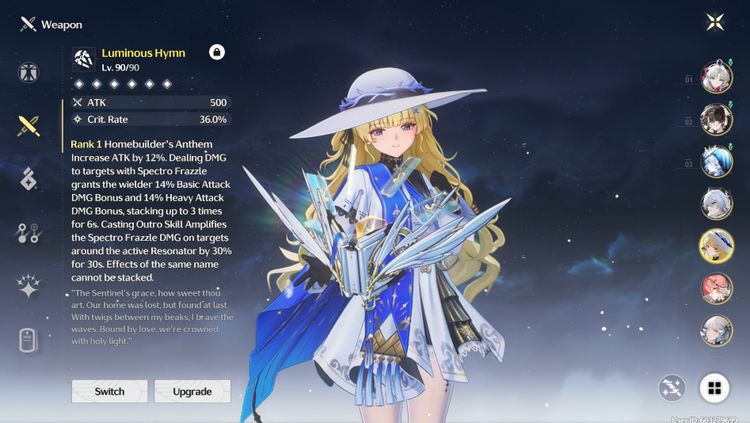
Task: Choose the red-haired resonator portrait
Action: click(716, 289)
